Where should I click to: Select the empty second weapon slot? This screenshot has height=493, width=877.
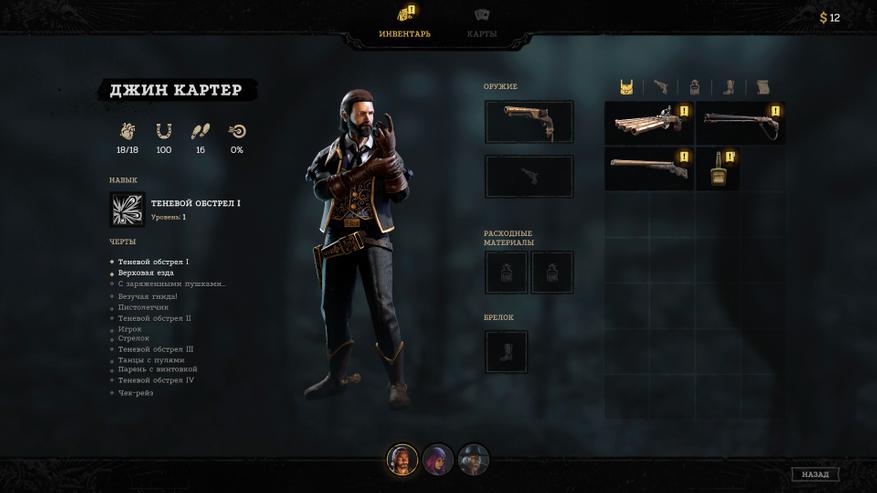coord(529,177)
